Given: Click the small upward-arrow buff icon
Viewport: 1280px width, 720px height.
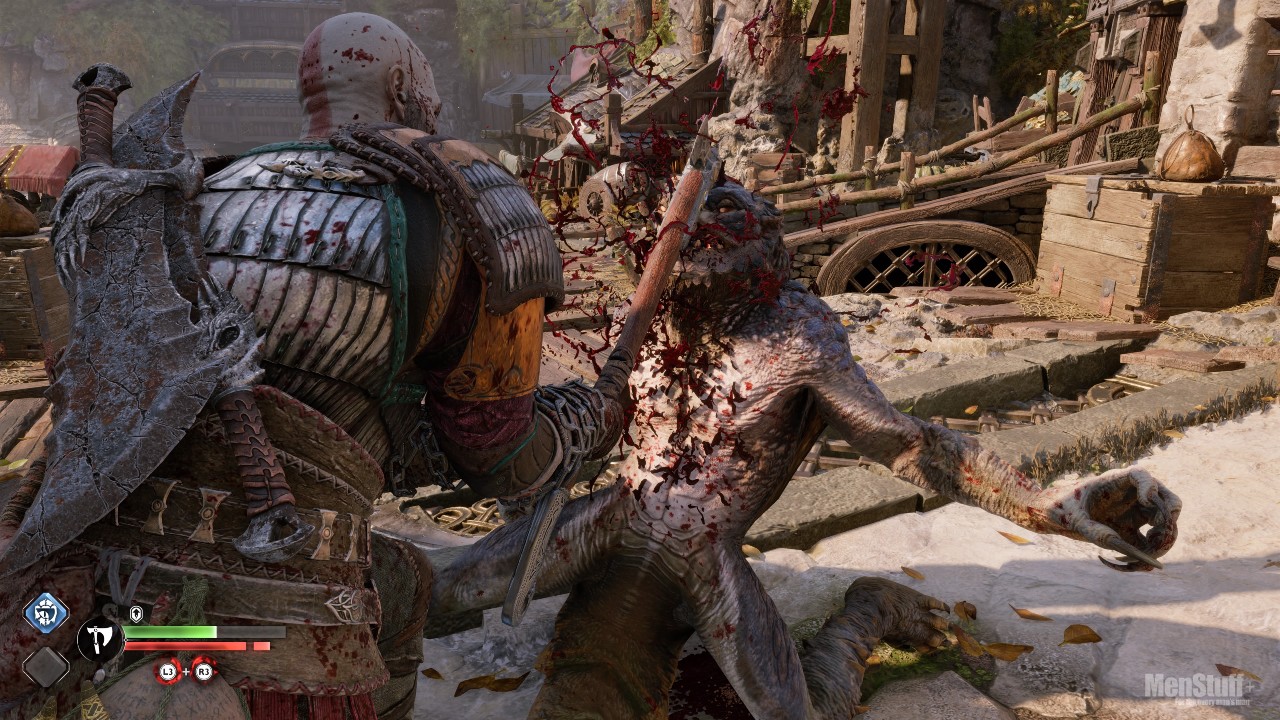Looking at the screenshot, I should (136, 613).
